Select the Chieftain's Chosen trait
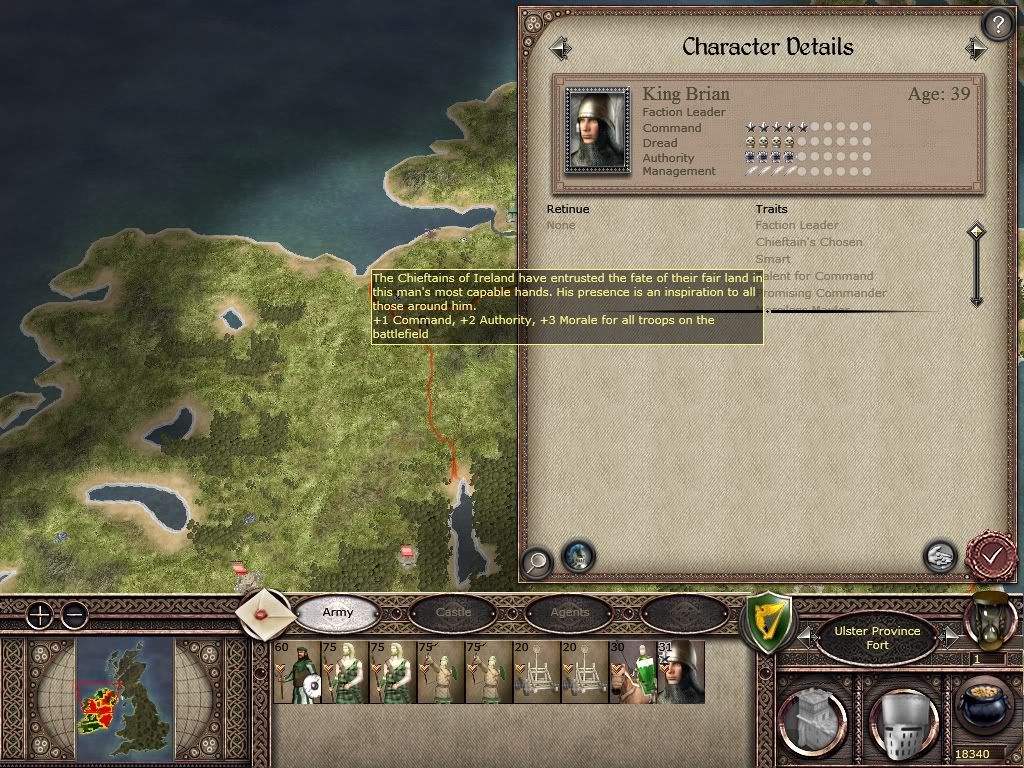This screenshot has width=1024, height=768. [808, 242]
